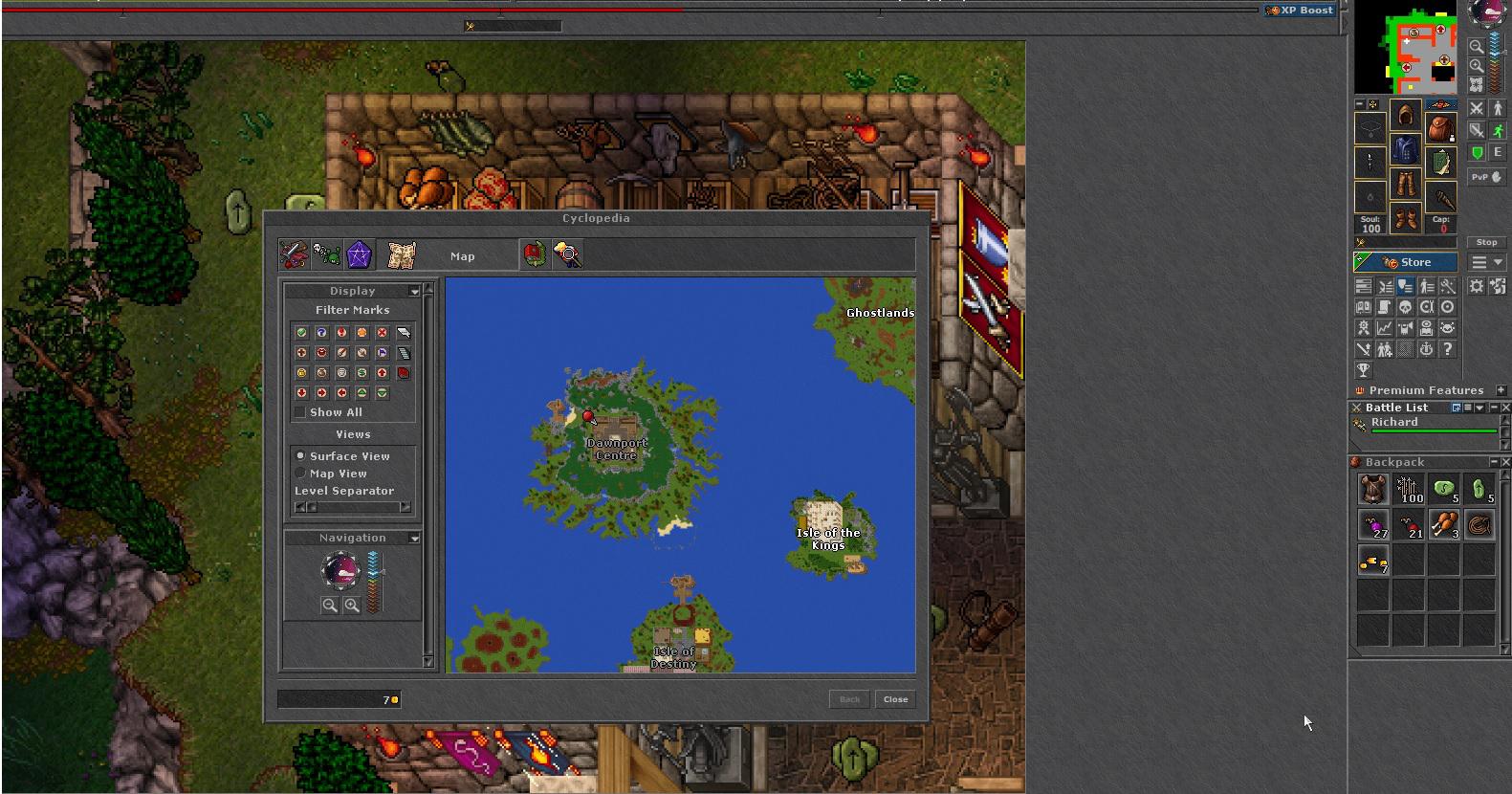Collapse the Display panel dropdown arrow
The width and height of the screenshot is (1512, 794).
pyautogui.click(x=414, y=291)
